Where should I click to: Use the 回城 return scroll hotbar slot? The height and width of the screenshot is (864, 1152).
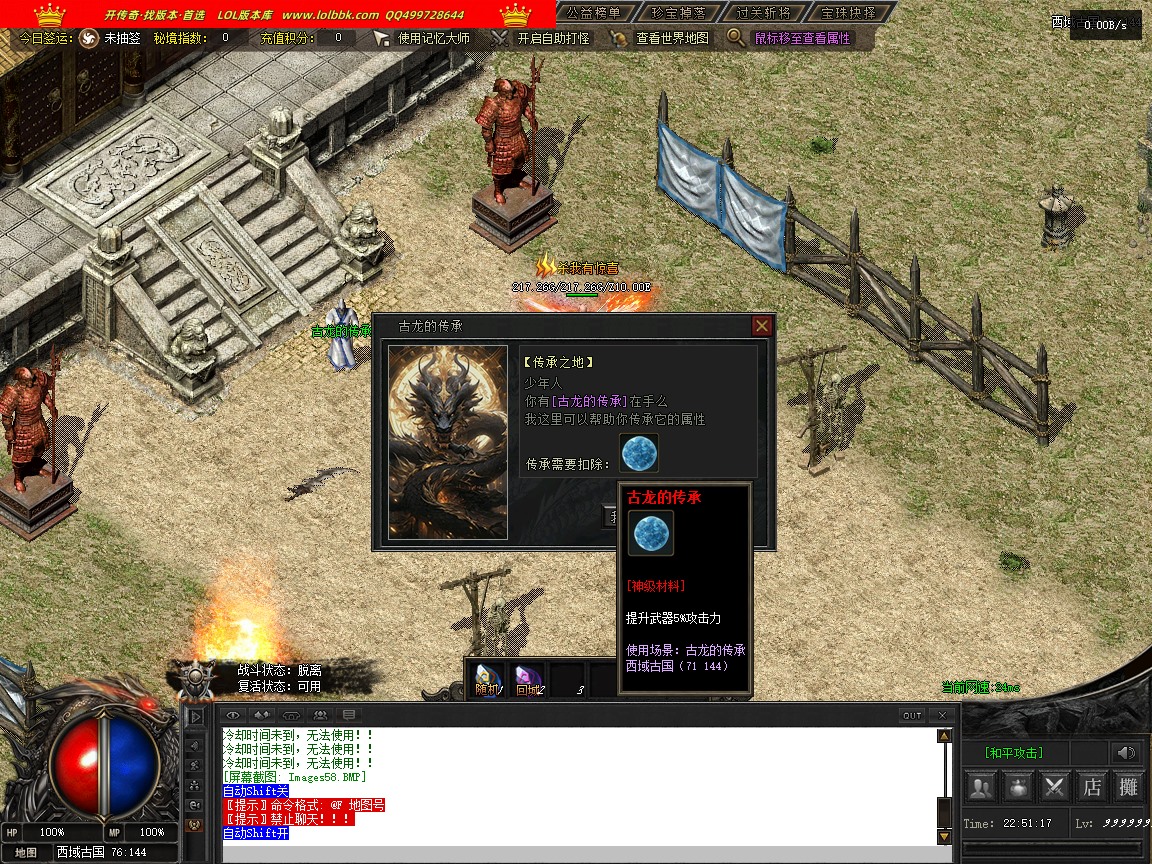pyautogui.click(x=527, y=680)
